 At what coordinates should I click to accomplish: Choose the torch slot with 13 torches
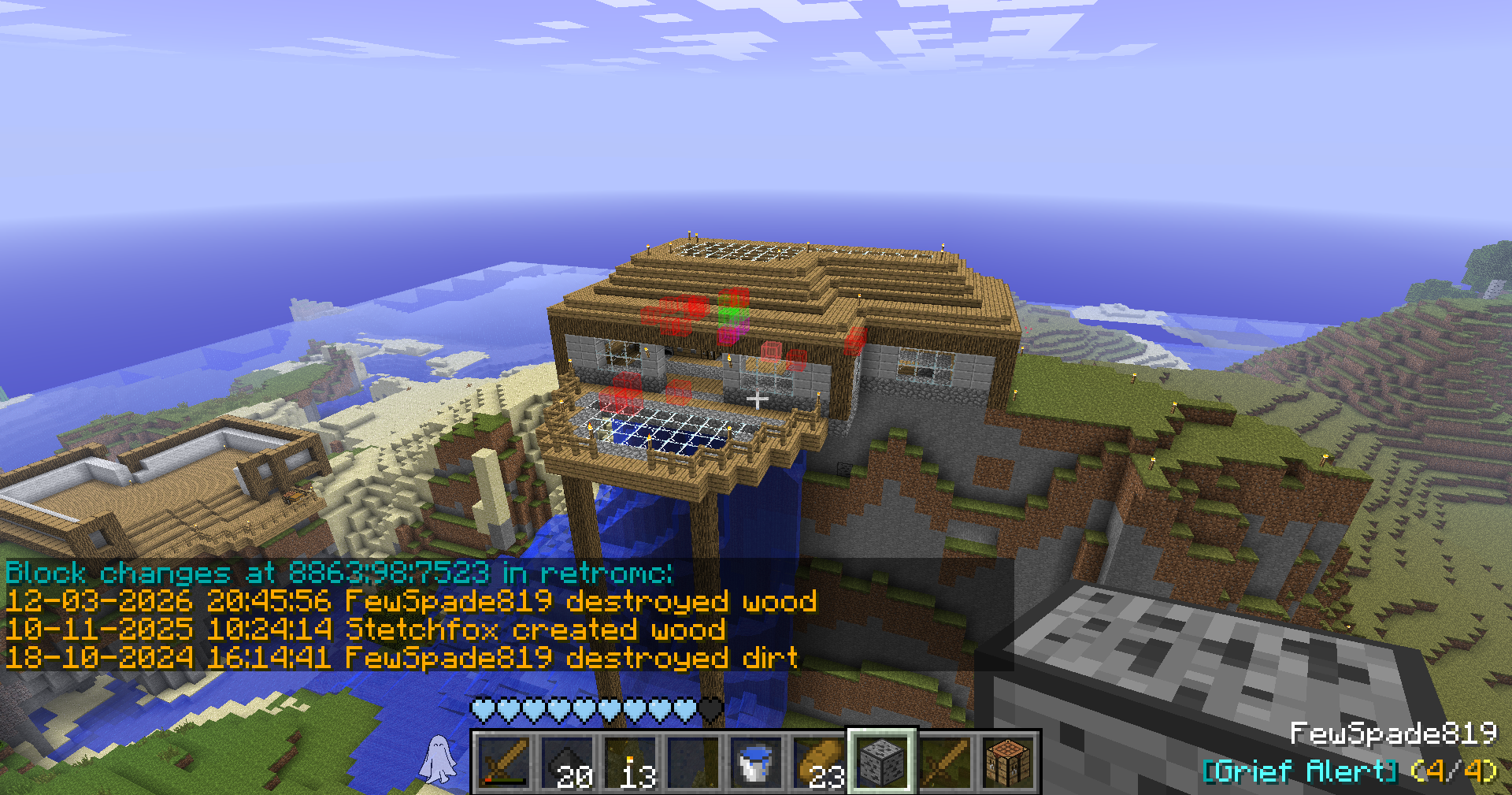point(630,762)
